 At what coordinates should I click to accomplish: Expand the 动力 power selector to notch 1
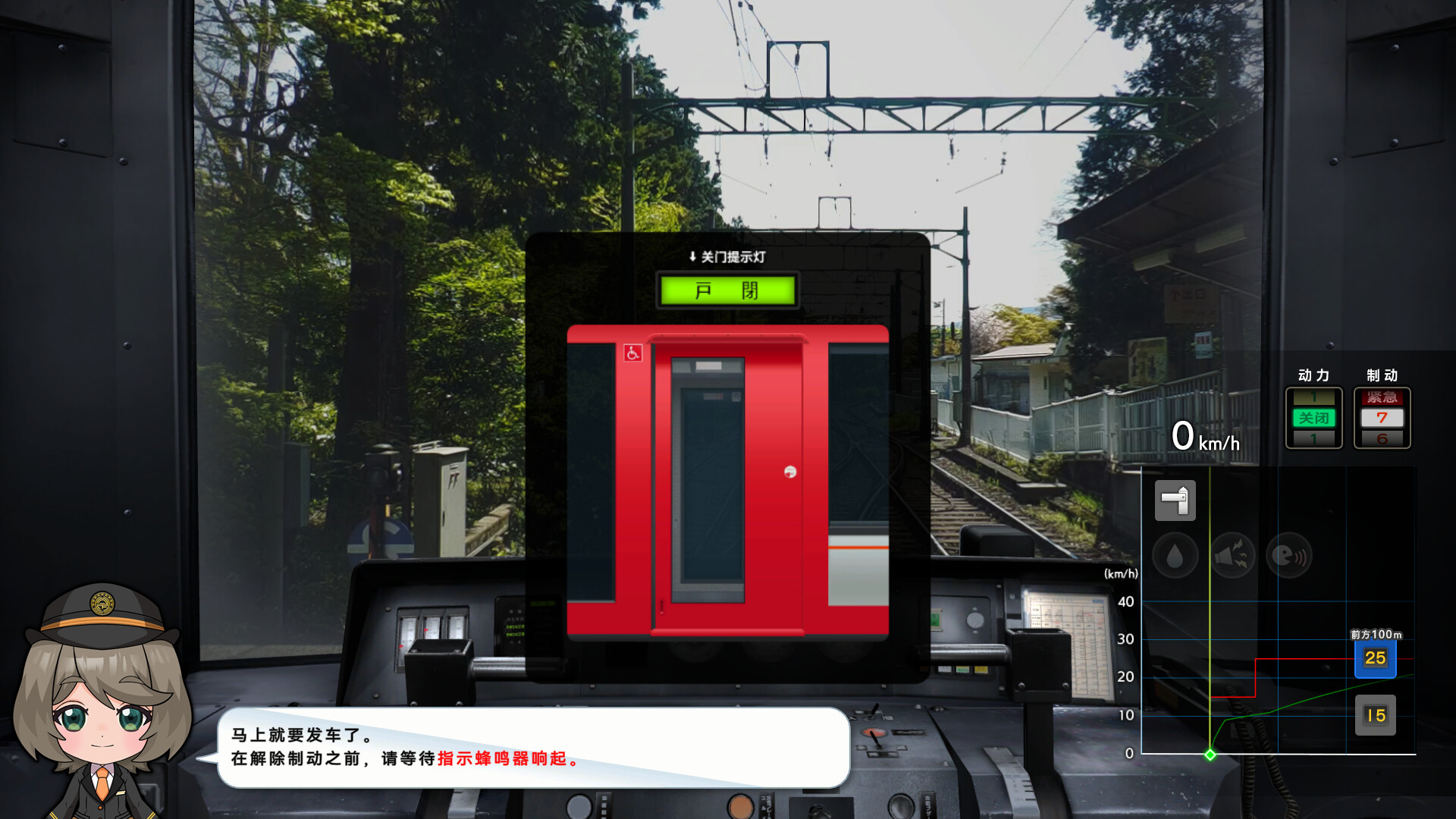[x=1314, y=397]
